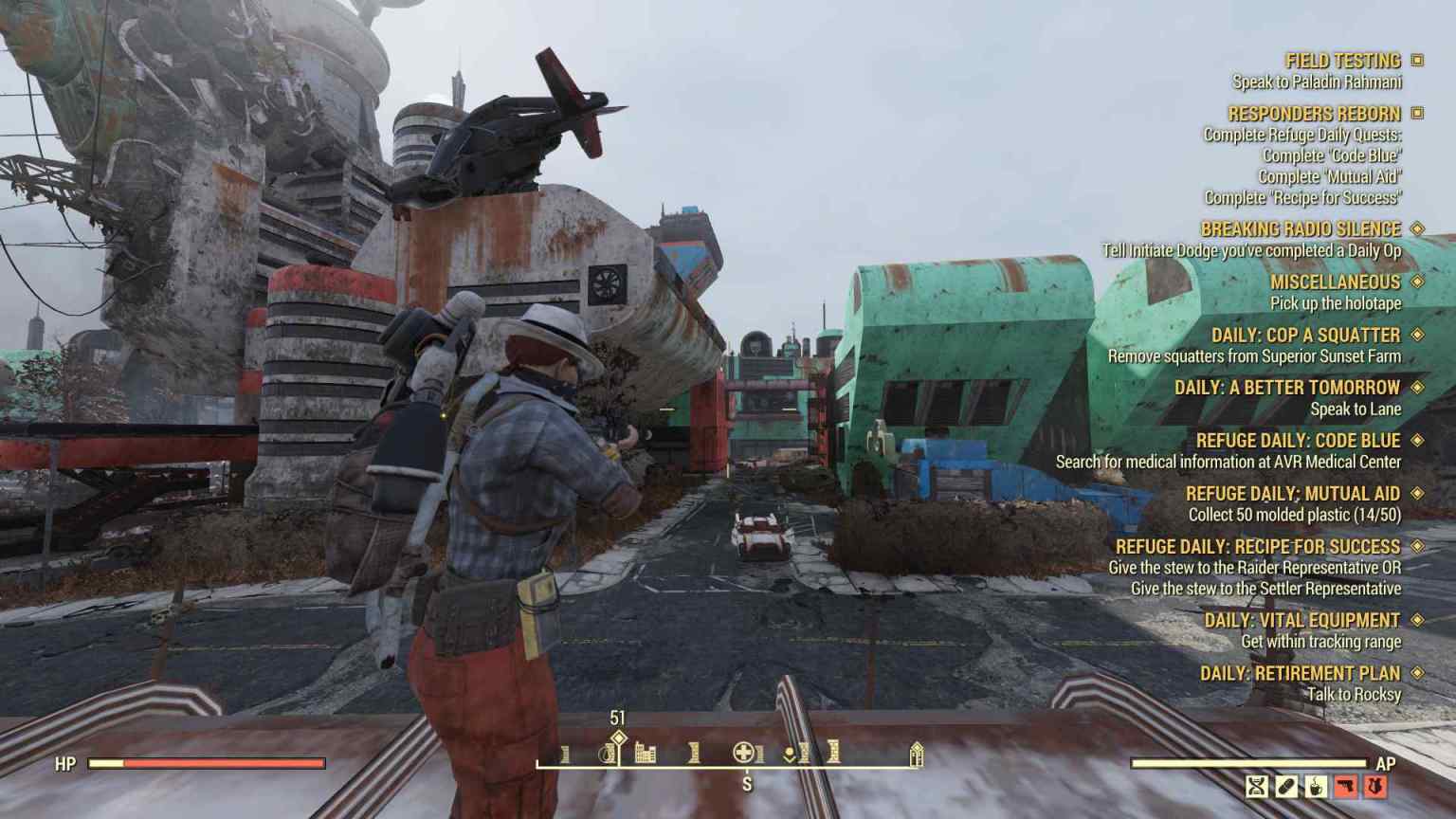The image size is (1456, 819).
Task: Select the settlement icon at the compass far right
Action: [x=916, y=755]
